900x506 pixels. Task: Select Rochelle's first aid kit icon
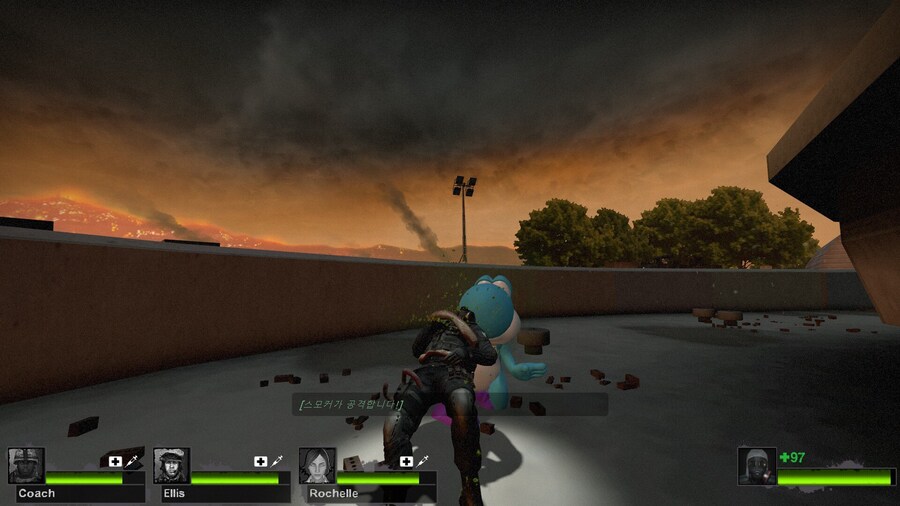tap(406, 461)
